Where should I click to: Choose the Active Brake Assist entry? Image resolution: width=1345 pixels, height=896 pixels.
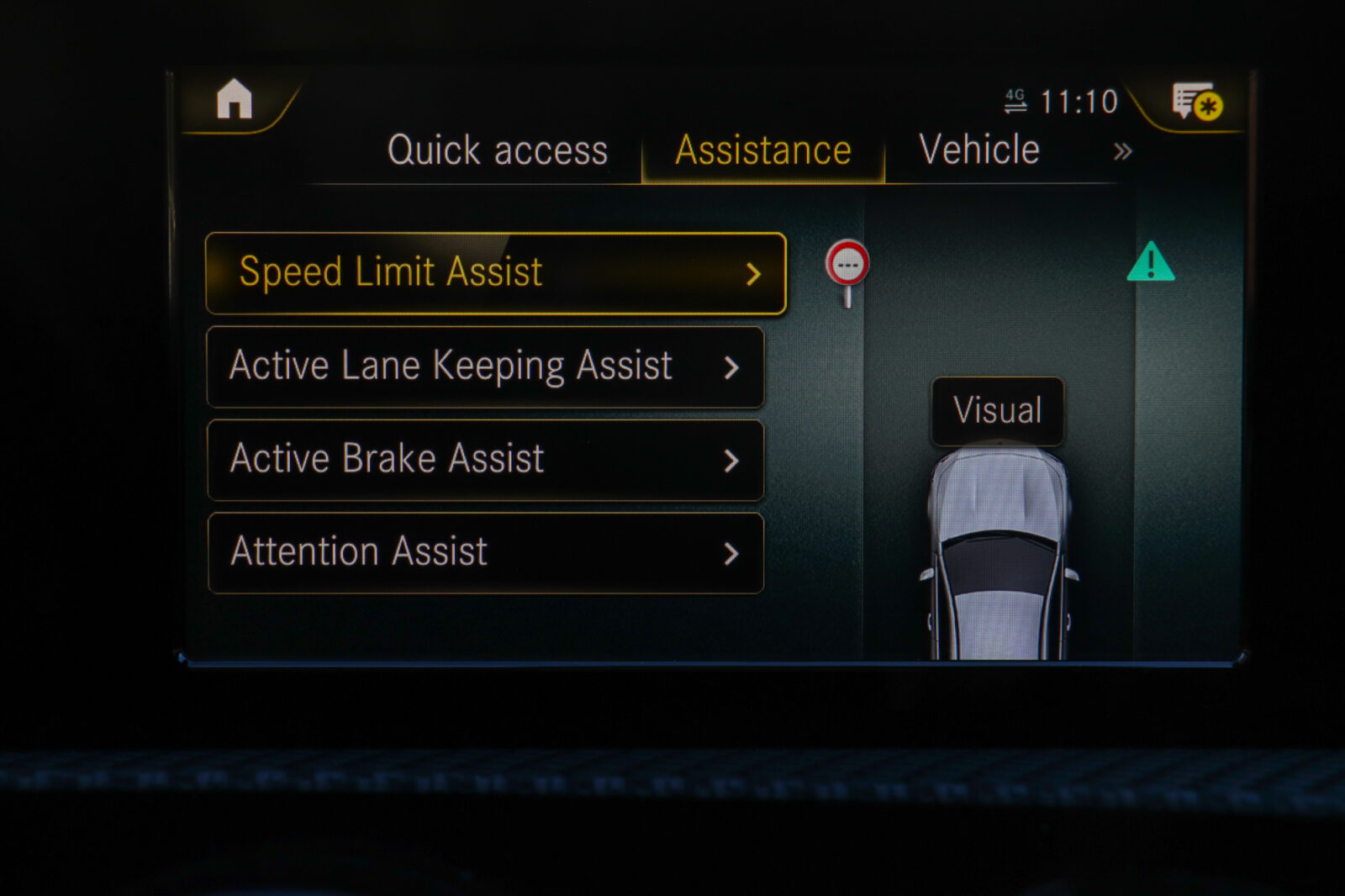(485, 461)
